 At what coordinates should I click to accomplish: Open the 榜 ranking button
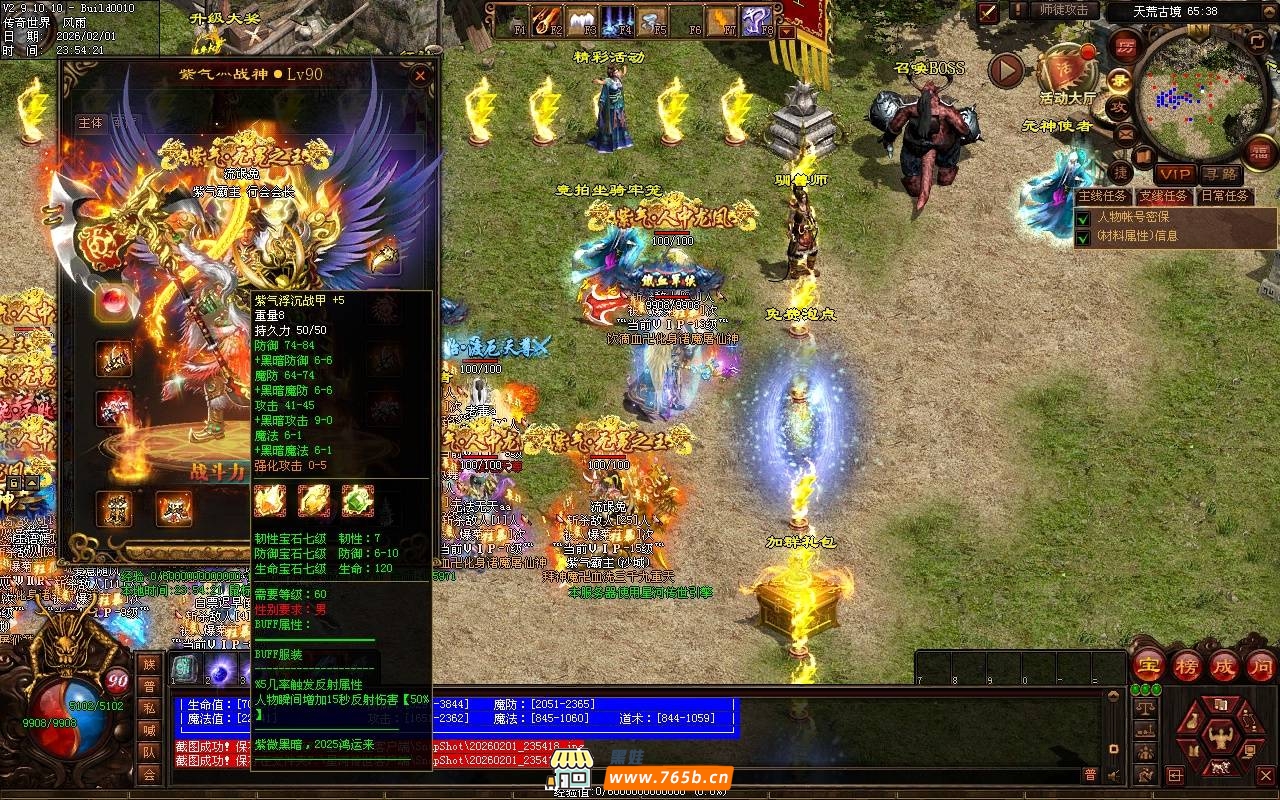point(1187,665)
